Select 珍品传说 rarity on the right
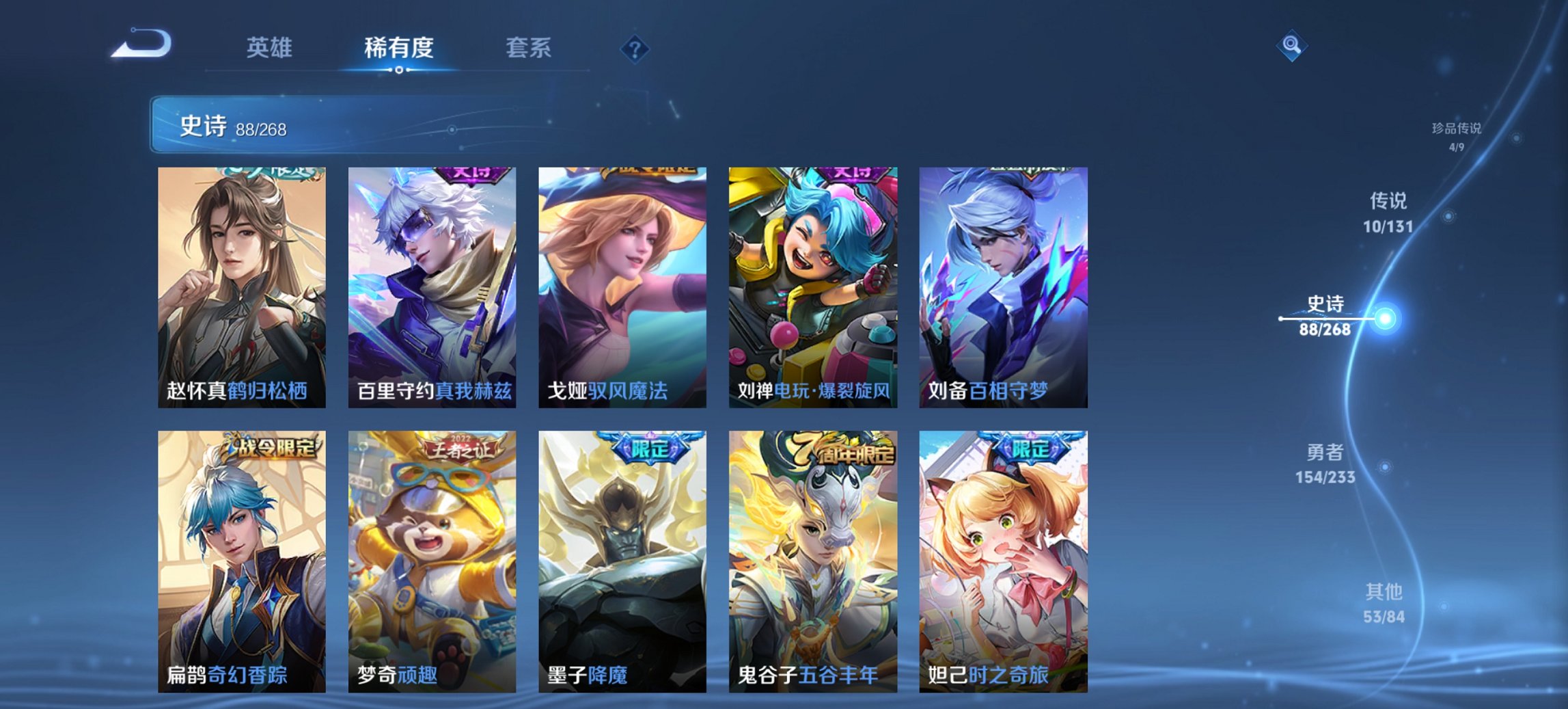The image size is (1568, 709). pyautogui.click(x=1459, y=133)
